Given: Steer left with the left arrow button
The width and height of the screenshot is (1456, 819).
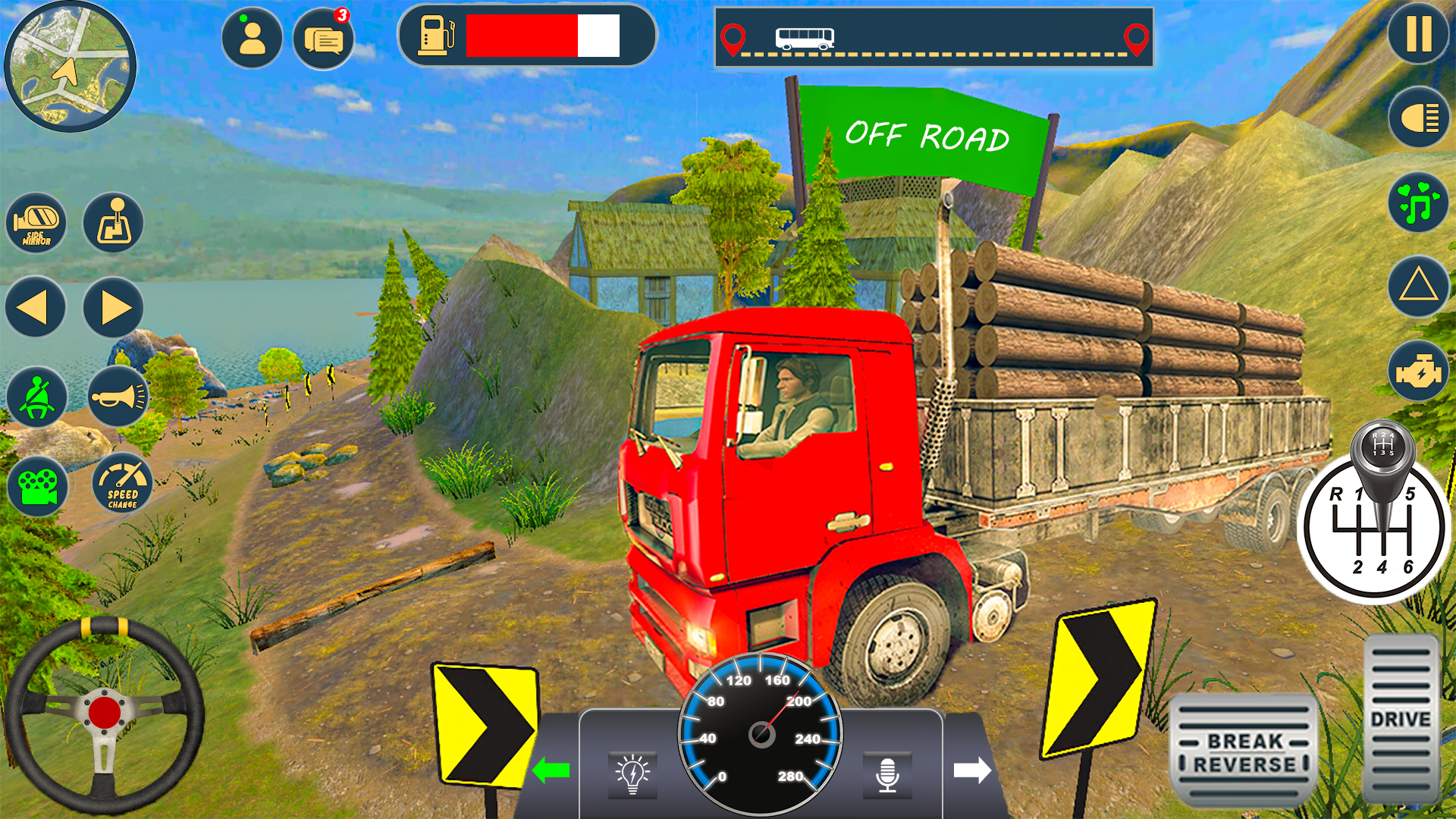Looking at the screenshot, I should 35,308.
